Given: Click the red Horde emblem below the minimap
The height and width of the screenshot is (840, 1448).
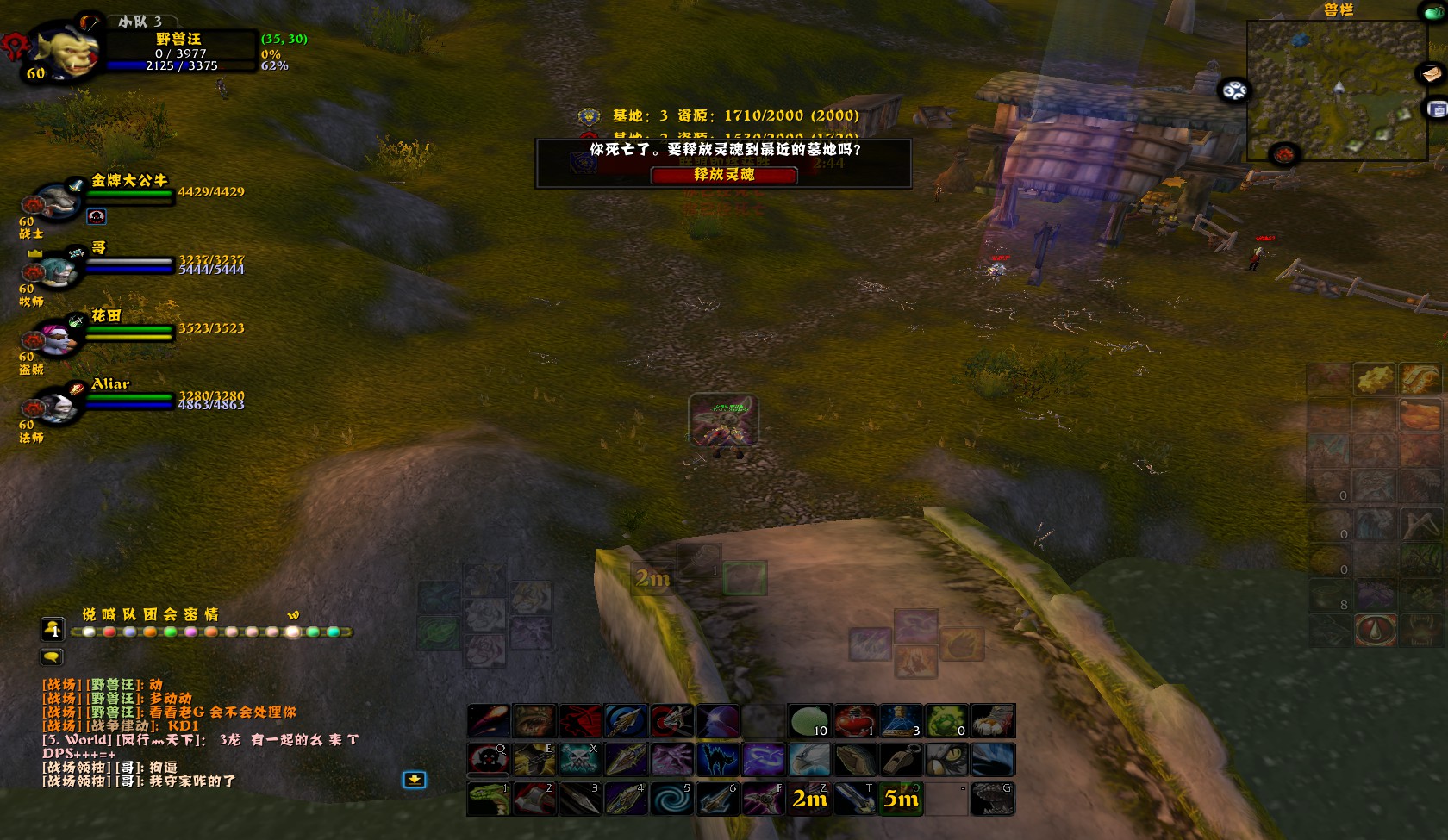Looking at the screenshot, I should [1284, 153].
